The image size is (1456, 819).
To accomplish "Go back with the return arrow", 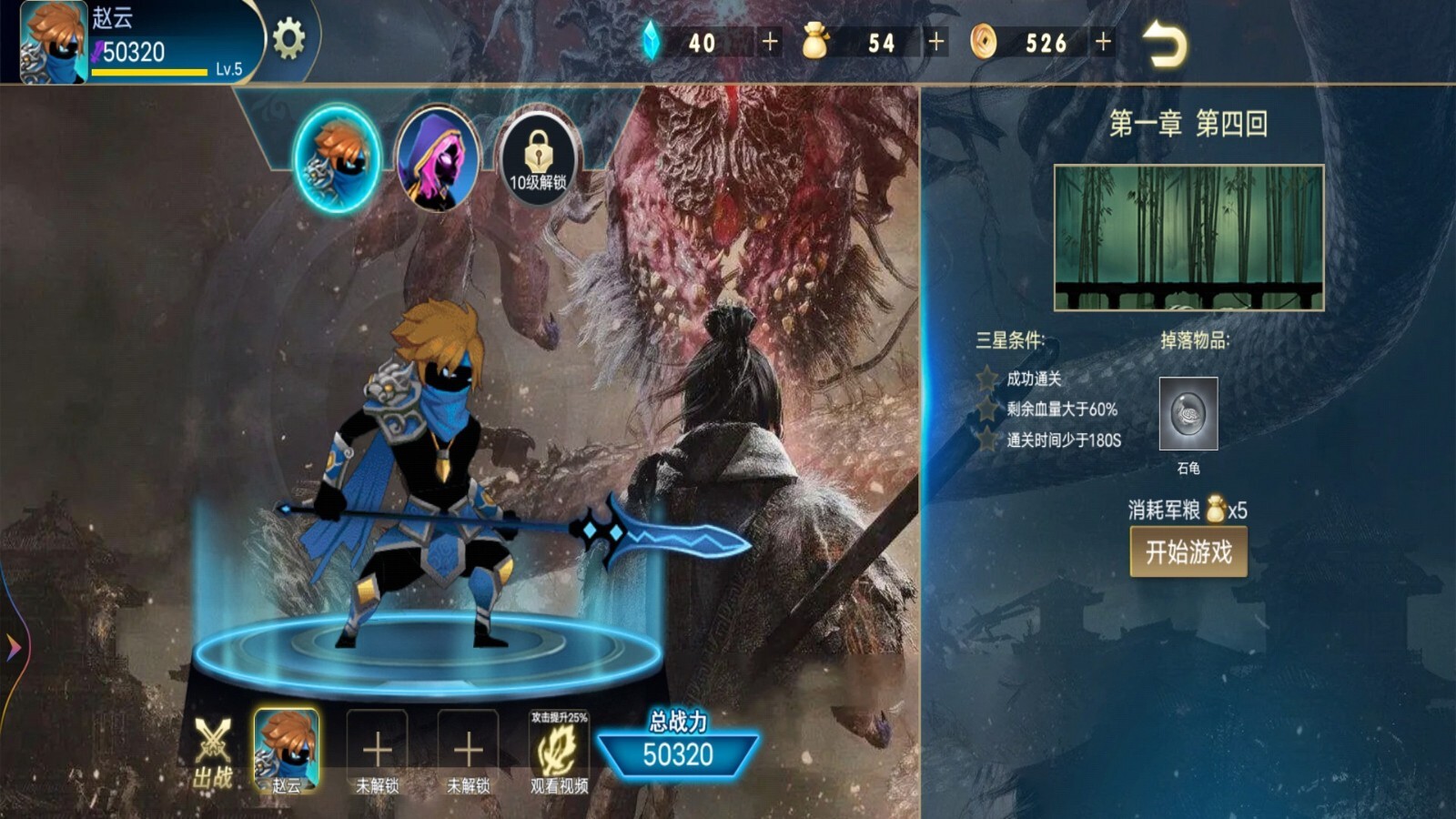I will point(1164,44).
